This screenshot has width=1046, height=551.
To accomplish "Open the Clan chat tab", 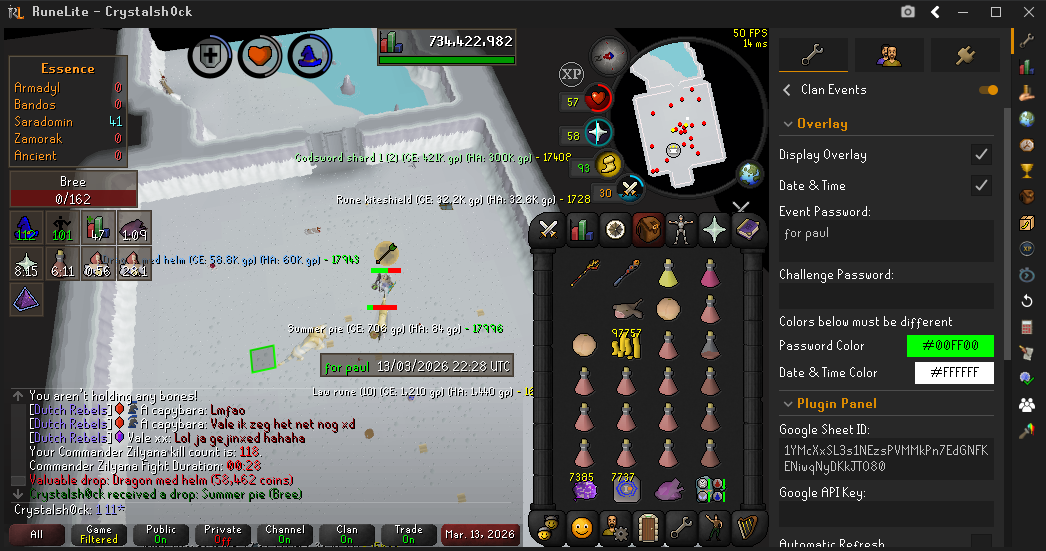I will coord(346,534).
